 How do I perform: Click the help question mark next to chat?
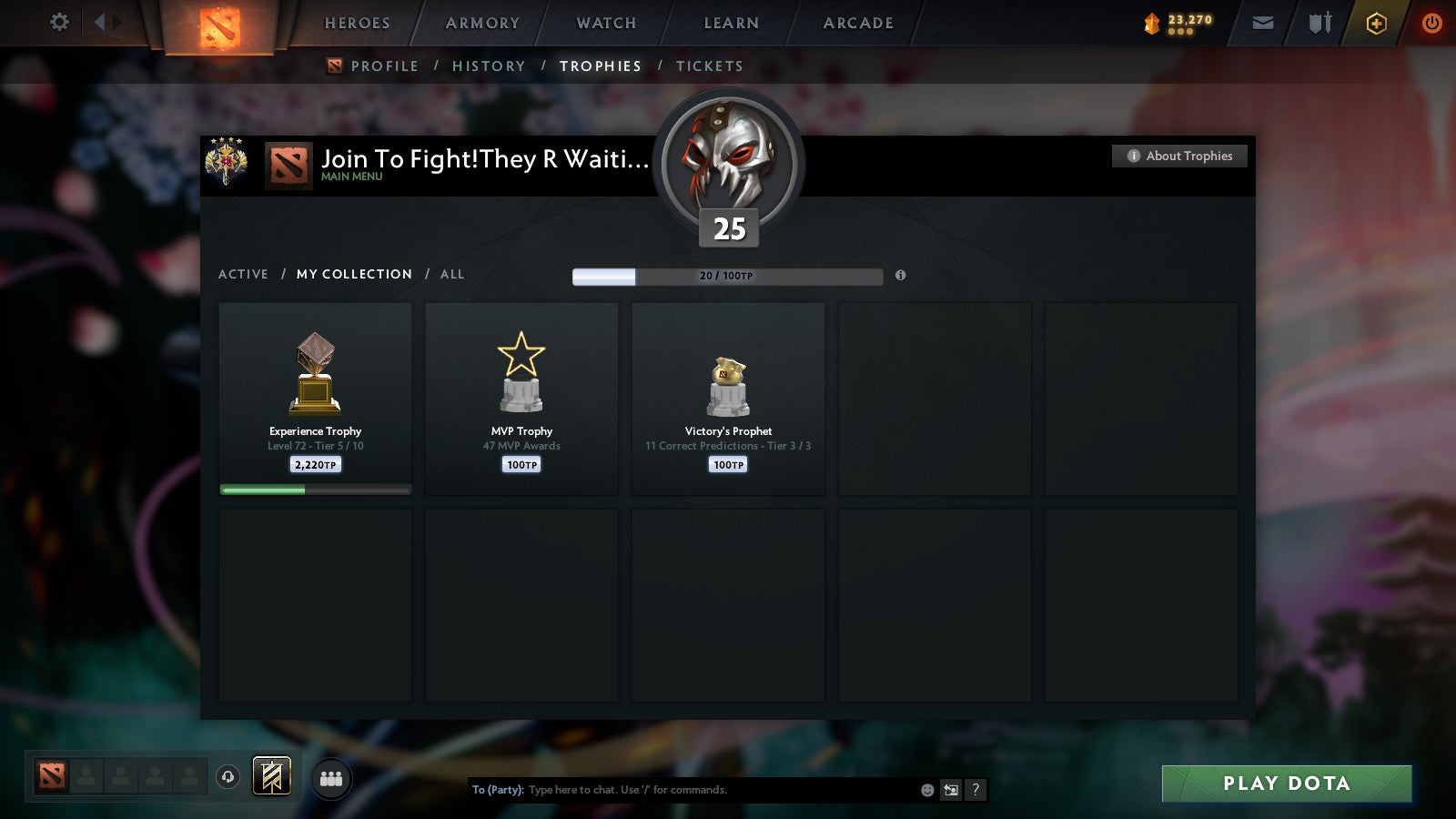tap(975, 790)
